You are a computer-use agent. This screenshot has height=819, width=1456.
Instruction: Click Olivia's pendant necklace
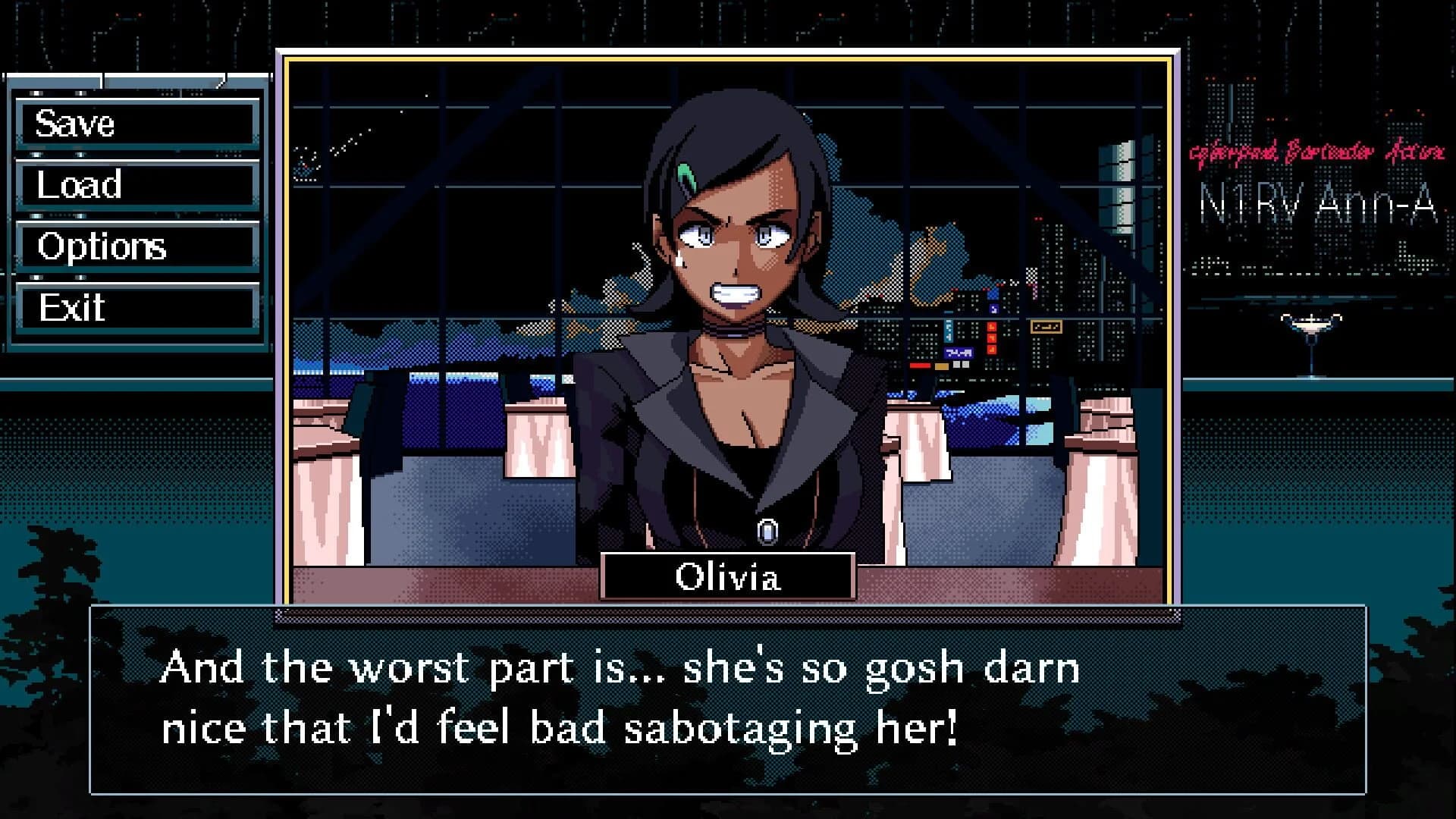coord(766,531)
